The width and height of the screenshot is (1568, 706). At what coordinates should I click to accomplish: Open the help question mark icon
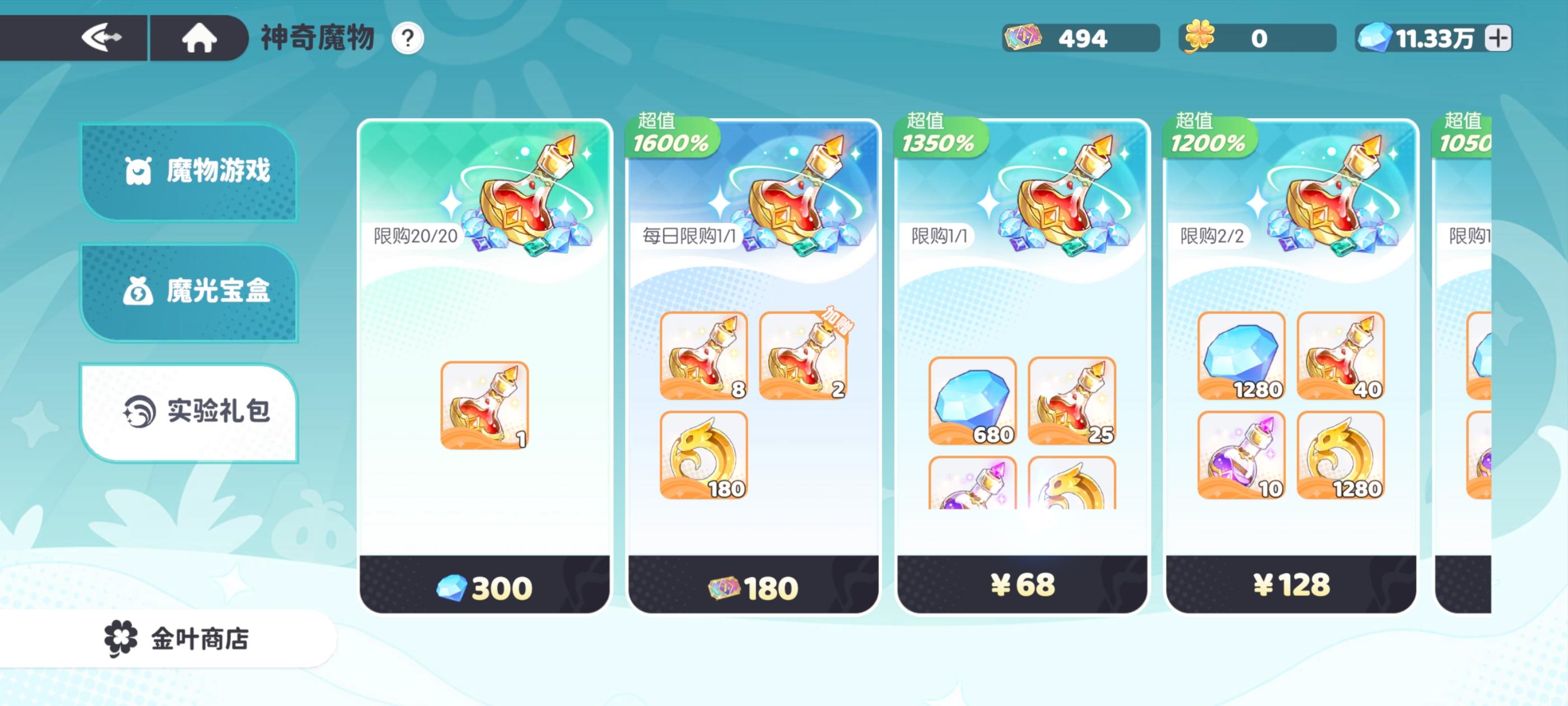405,38
